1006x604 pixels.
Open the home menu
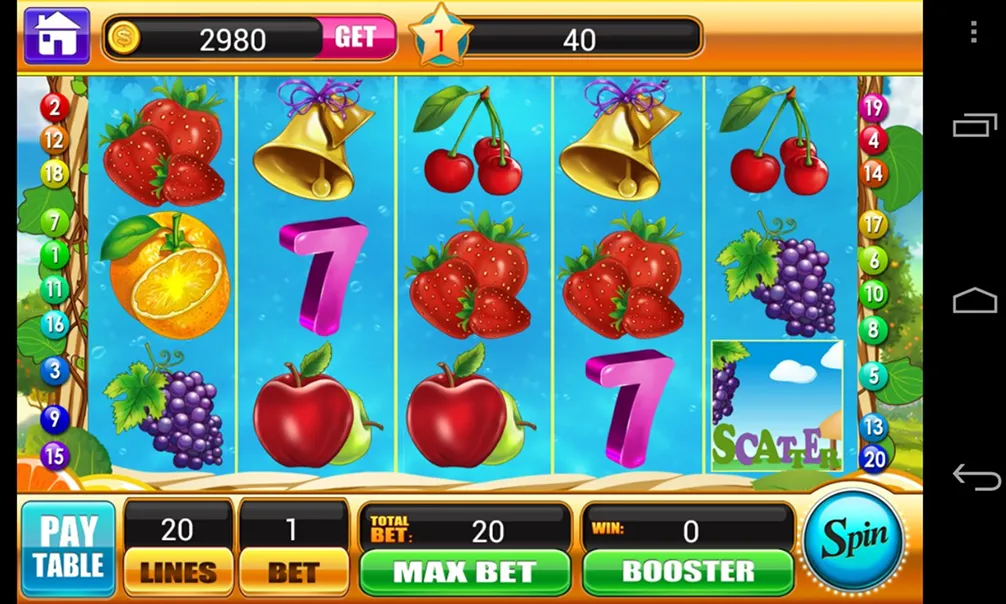(x=56, y=36)
